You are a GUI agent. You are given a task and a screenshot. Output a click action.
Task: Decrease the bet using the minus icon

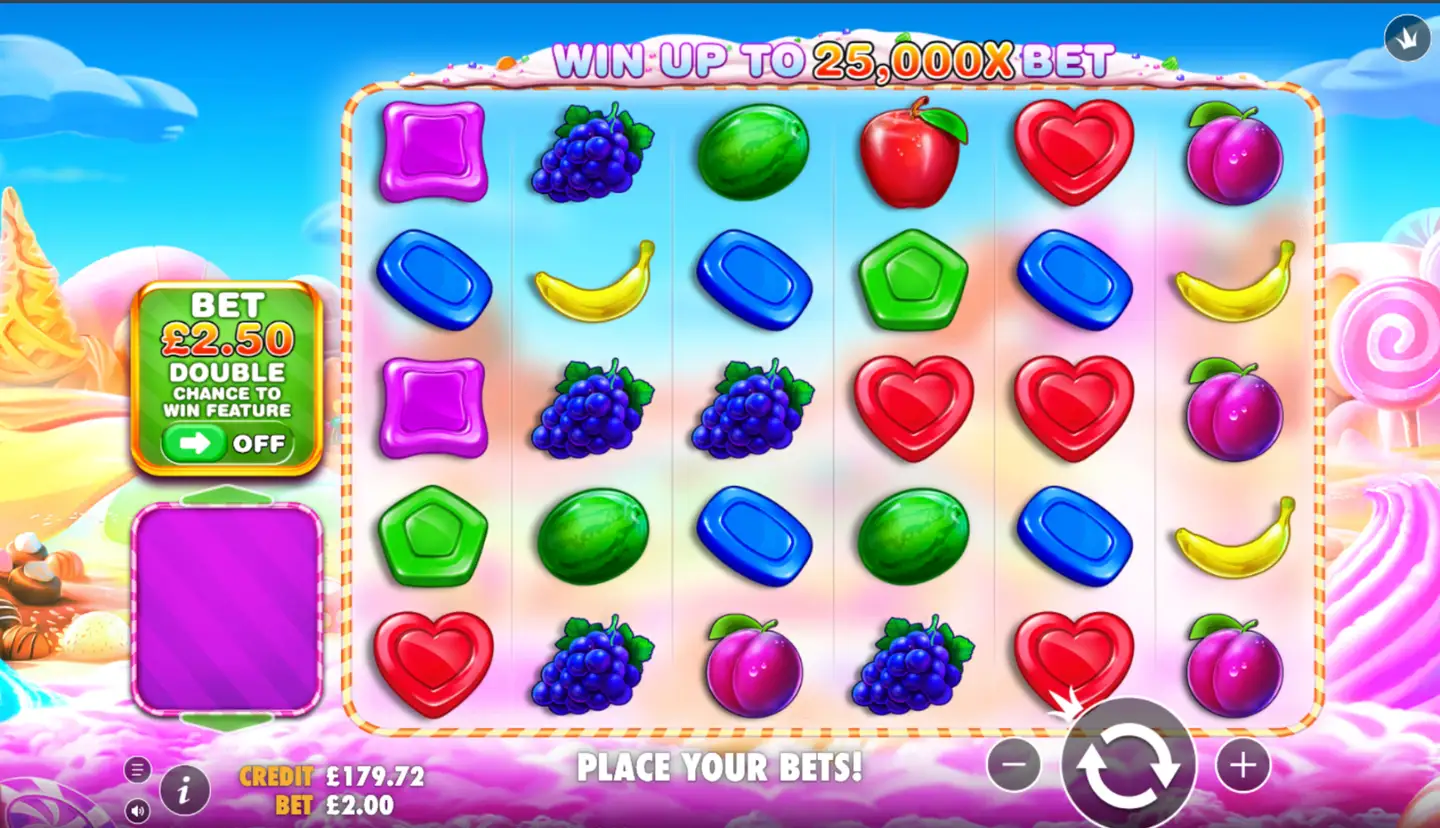tap(1014, 765)
